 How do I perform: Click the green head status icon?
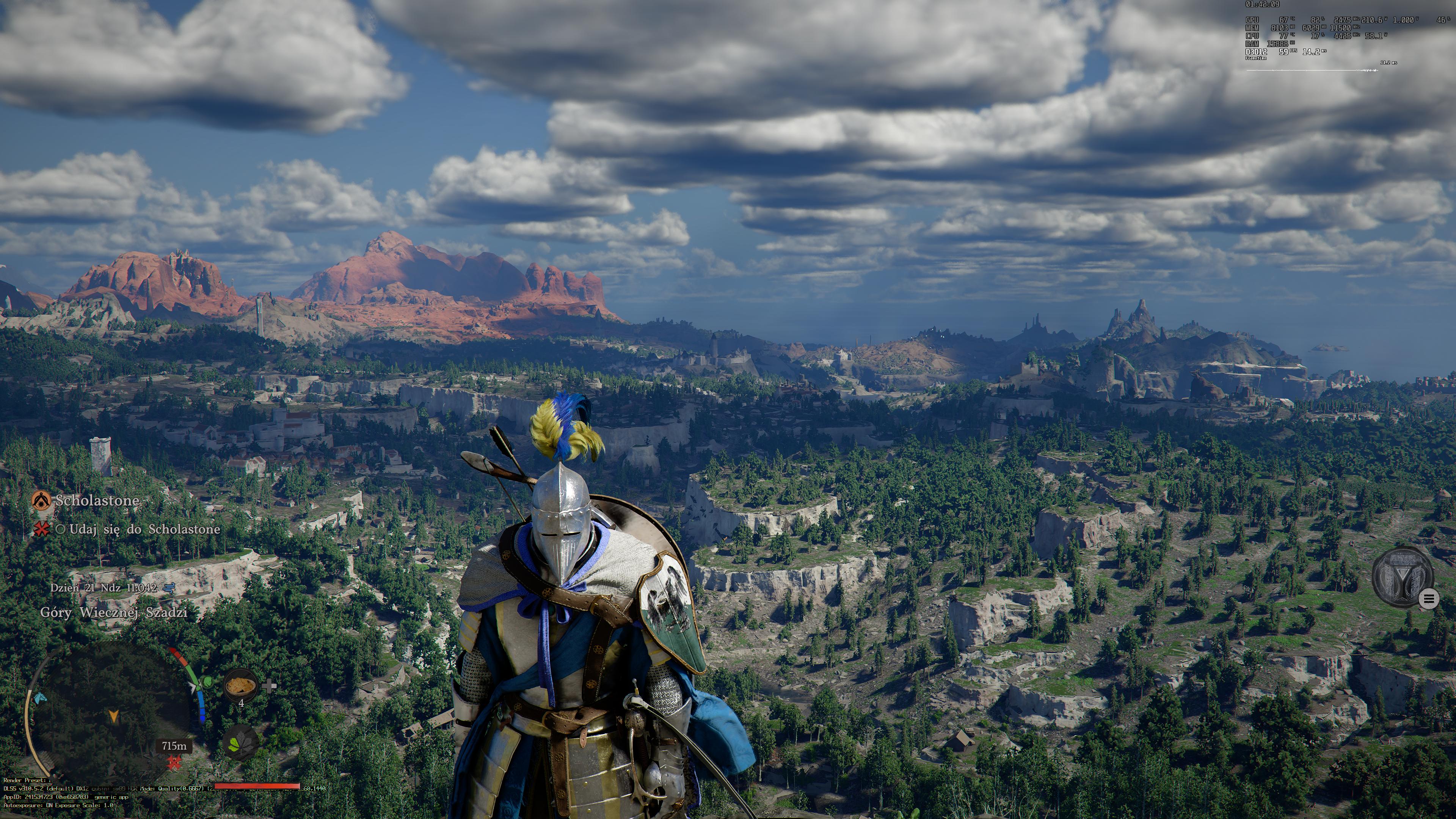point(206,682)
